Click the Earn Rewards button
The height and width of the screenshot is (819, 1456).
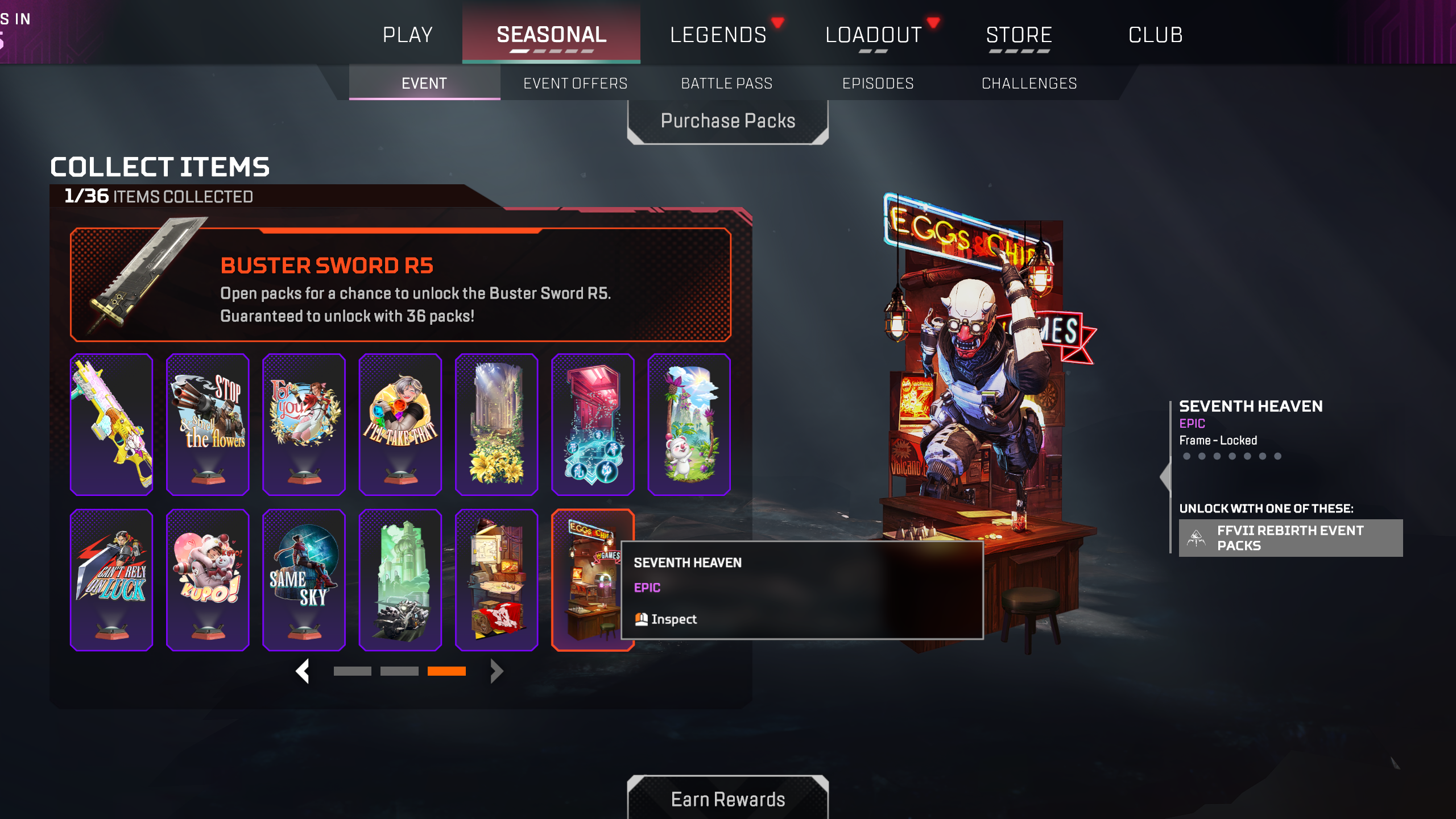[x=728, y=799]
